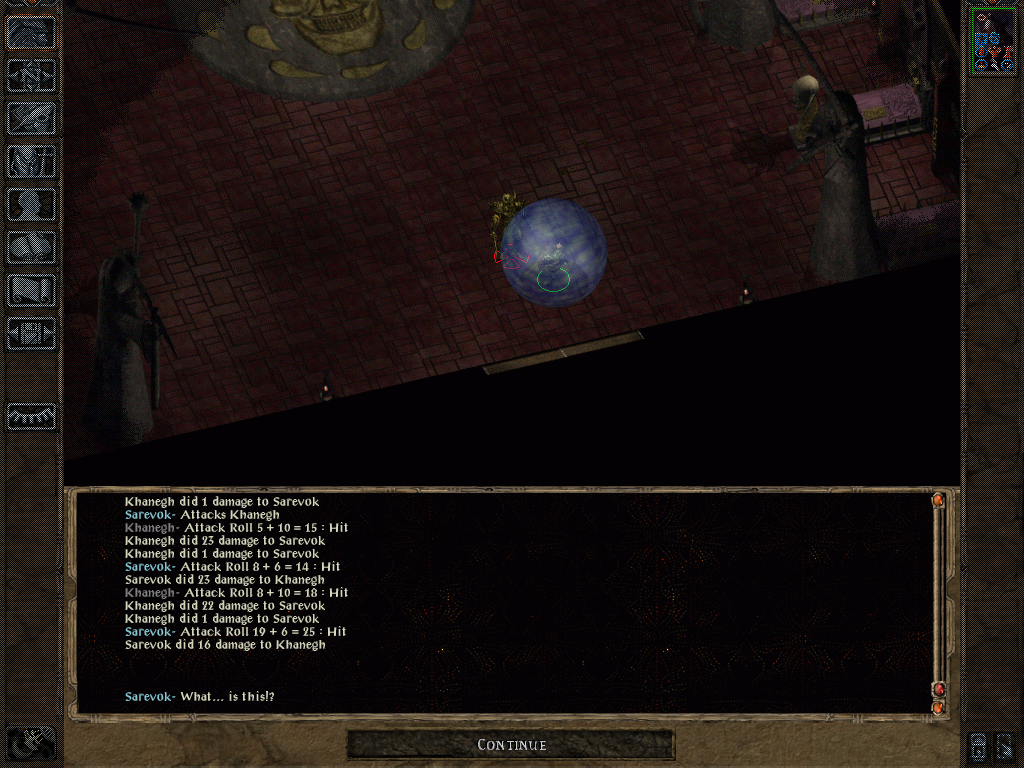The width and height of the screenshot is (1024, 768).
Task: Open the area map from sidebar
Action: (31, 76)
